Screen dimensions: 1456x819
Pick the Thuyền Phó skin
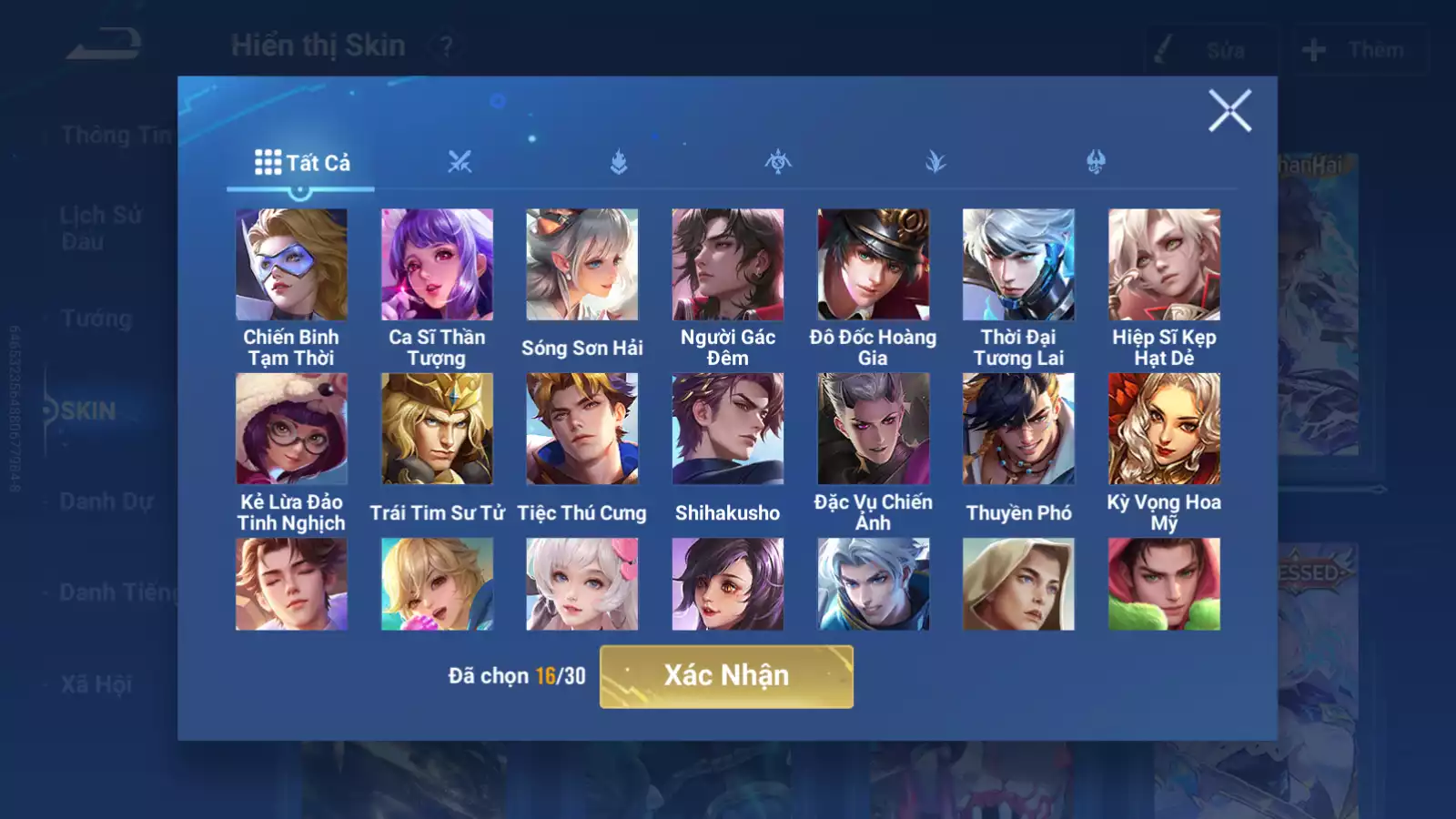click(x=1018, y=429)
